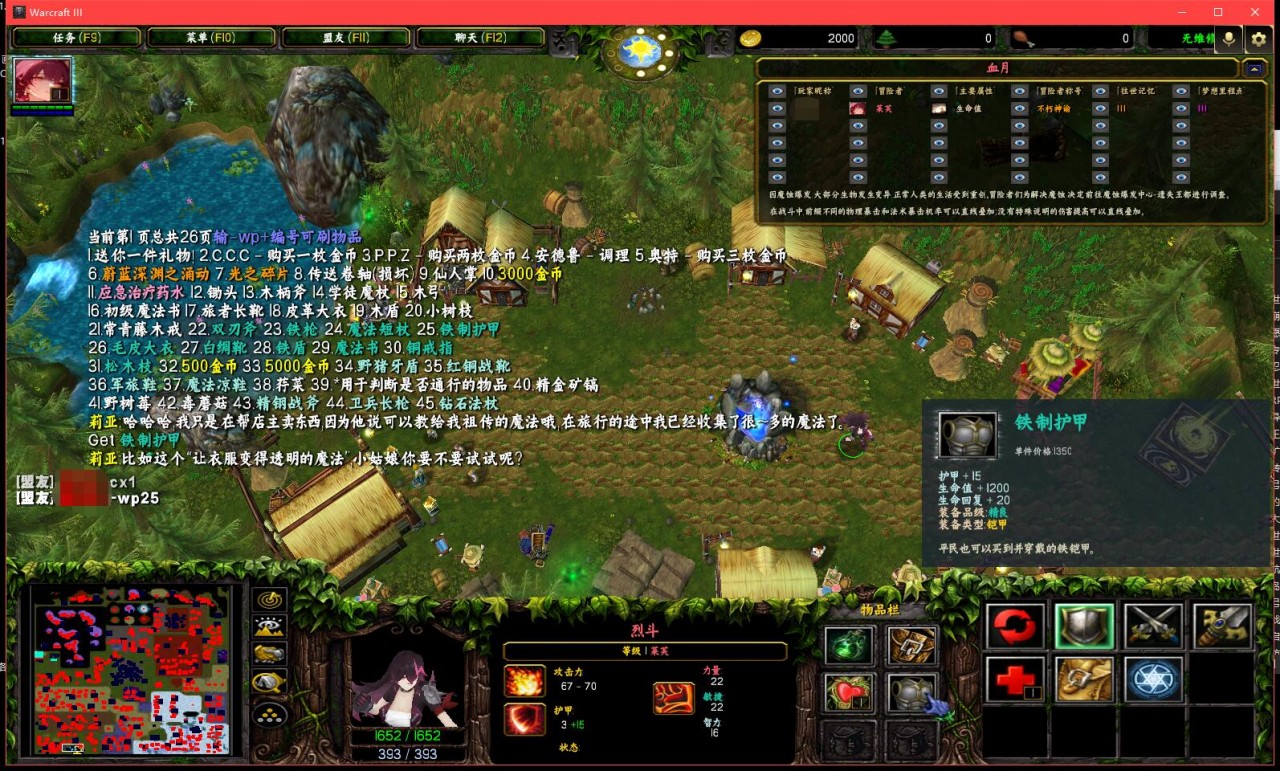
Task: Select the heart item in the inventory
Action: [849, 692]
